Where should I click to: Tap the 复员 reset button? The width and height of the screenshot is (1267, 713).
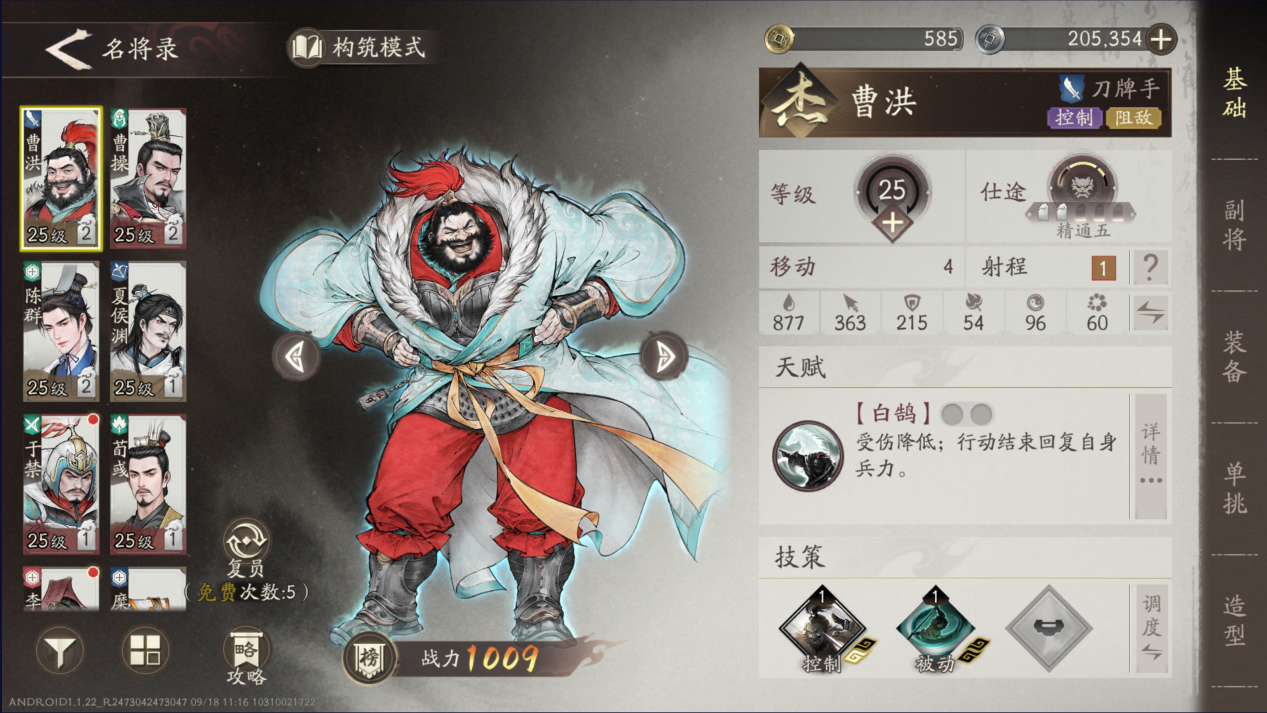(245, 545)
